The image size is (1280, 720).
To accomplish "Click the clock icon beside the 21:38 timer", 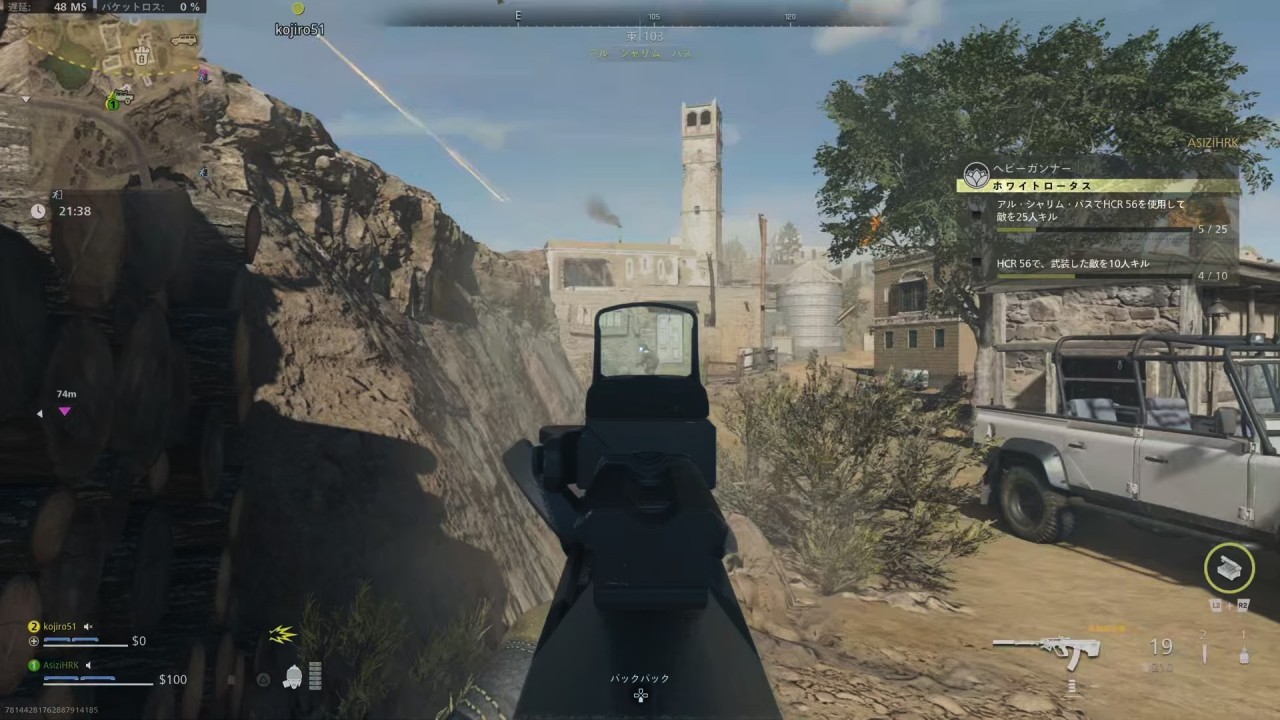I will coord(37,211).
